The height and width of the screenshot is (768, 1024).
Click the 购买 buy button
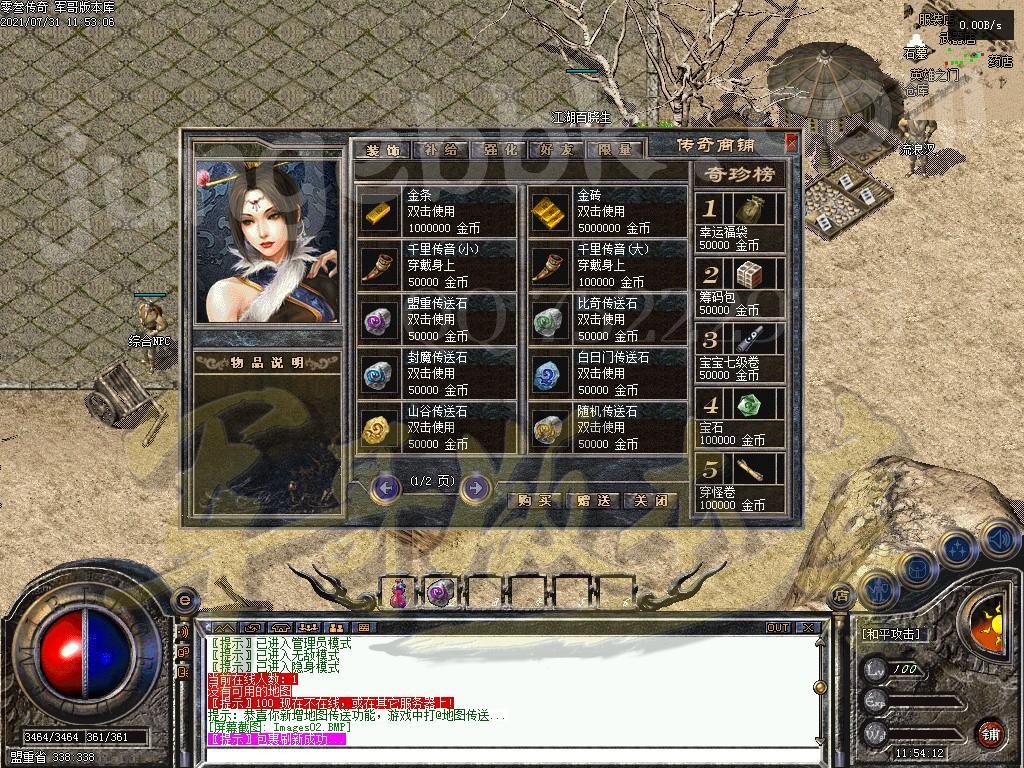[535, 500]
